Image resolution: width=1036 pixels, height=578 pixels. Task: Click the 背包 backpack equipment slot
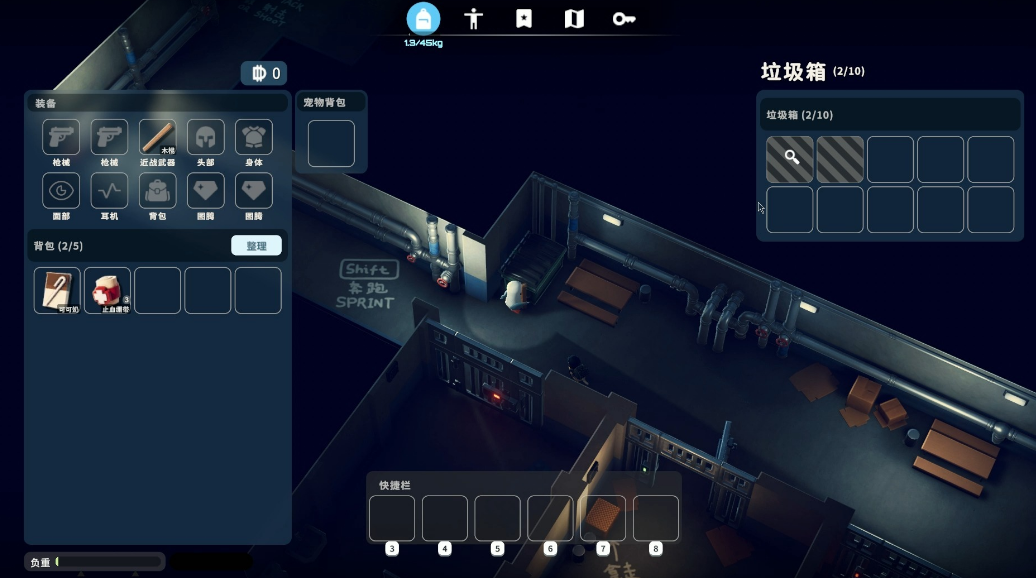(x=158, y=191)
